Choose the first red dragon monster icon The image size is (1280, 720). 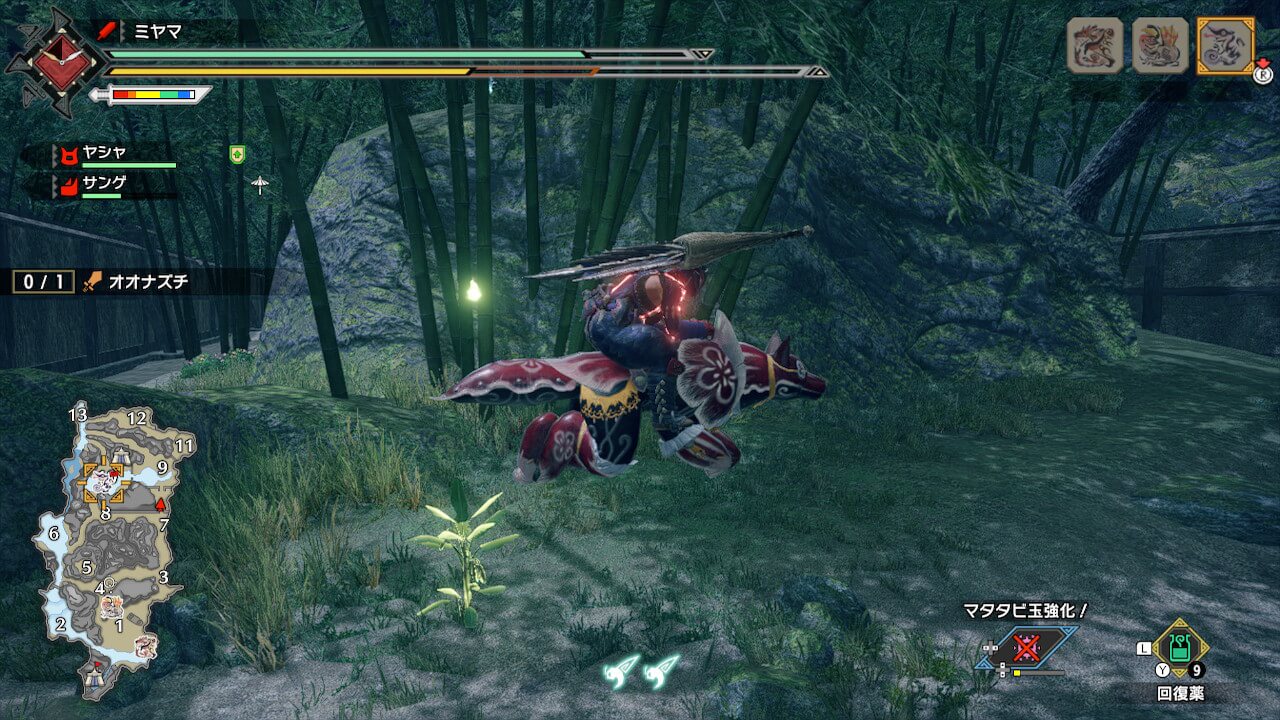1096,46
